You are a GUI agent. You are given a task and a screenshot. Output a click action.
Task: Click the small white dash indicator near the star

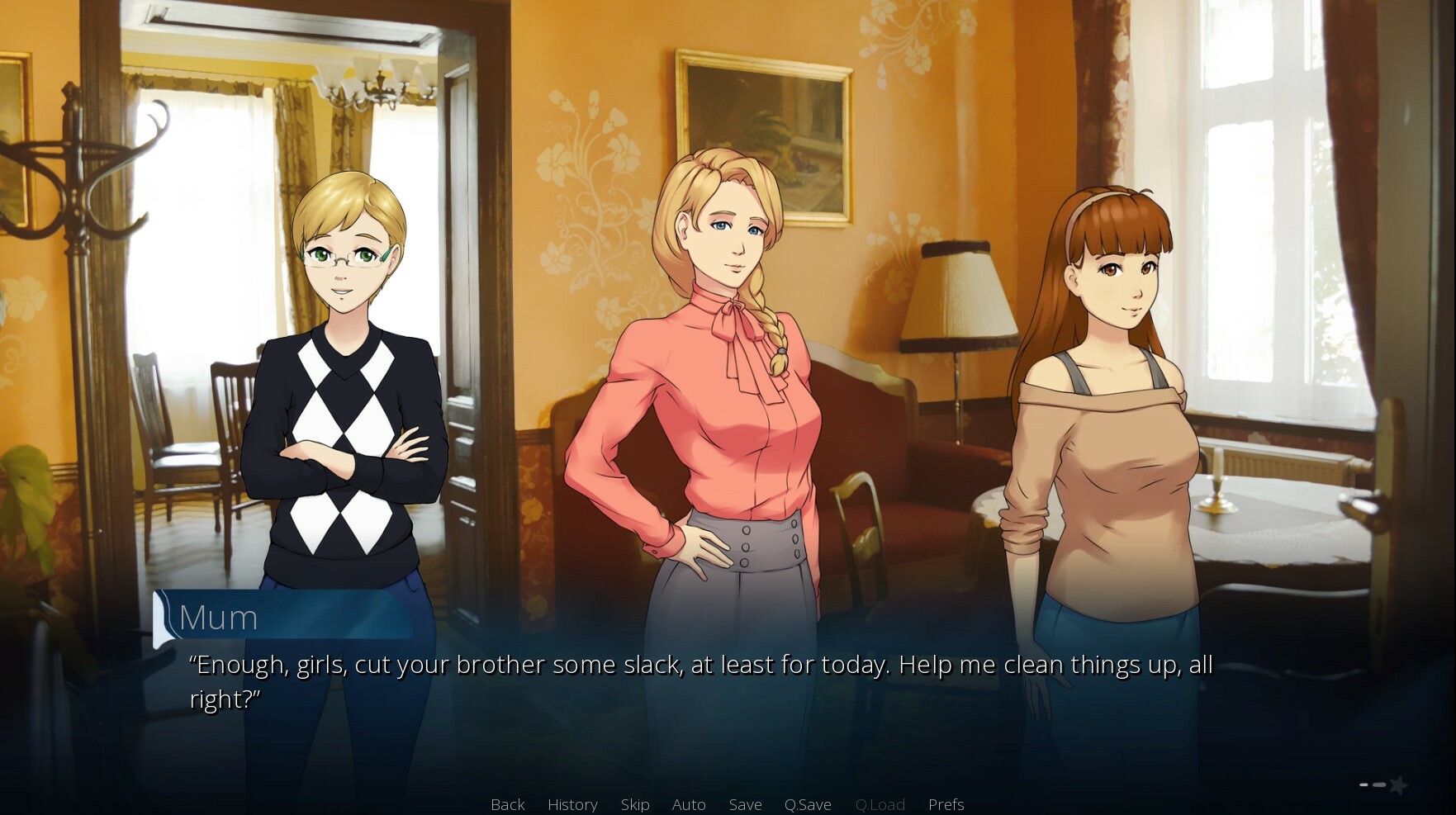click(1364, 784)
